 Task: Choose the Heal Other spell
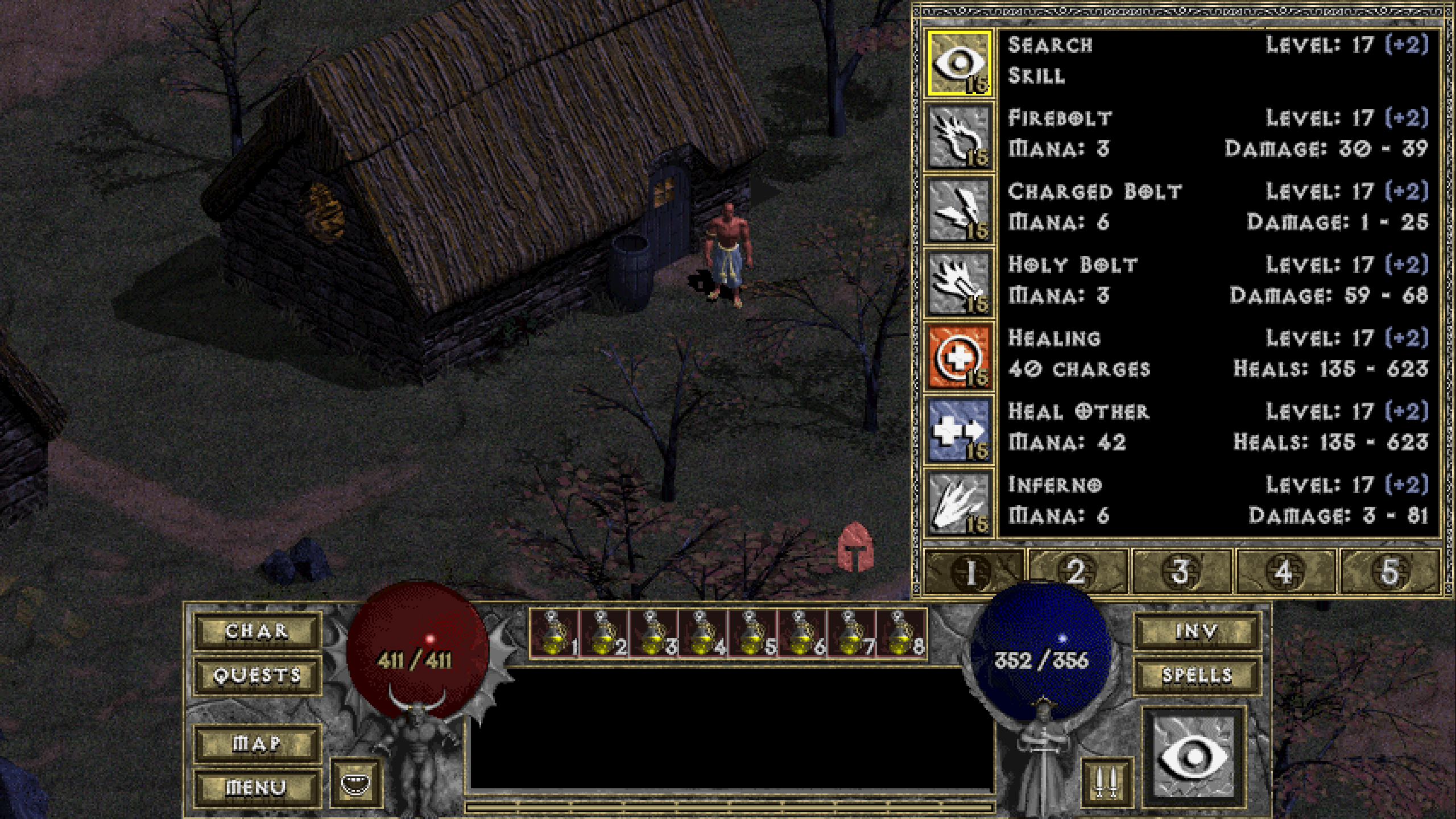(959, 430)
